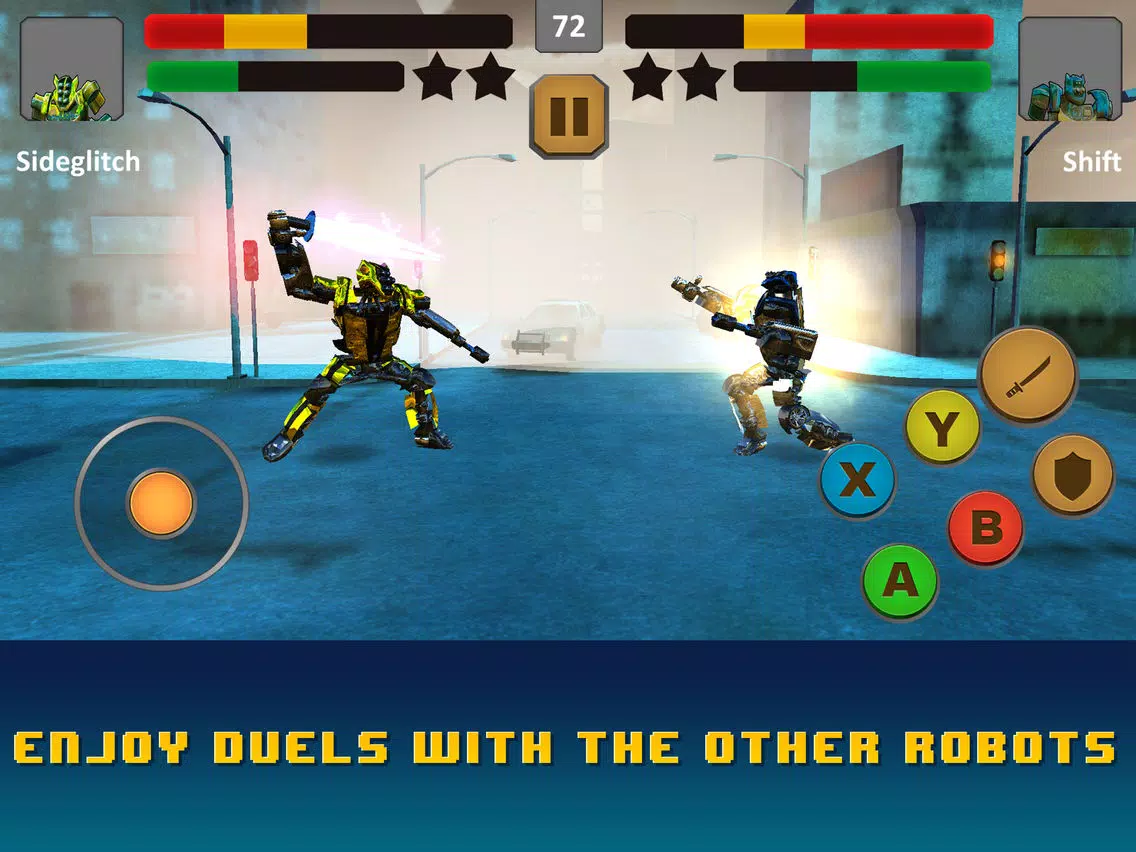Hit the blue X attack button
This screenshot has width=1136, height=852.
pyautogui.click(x=857, y=481)
